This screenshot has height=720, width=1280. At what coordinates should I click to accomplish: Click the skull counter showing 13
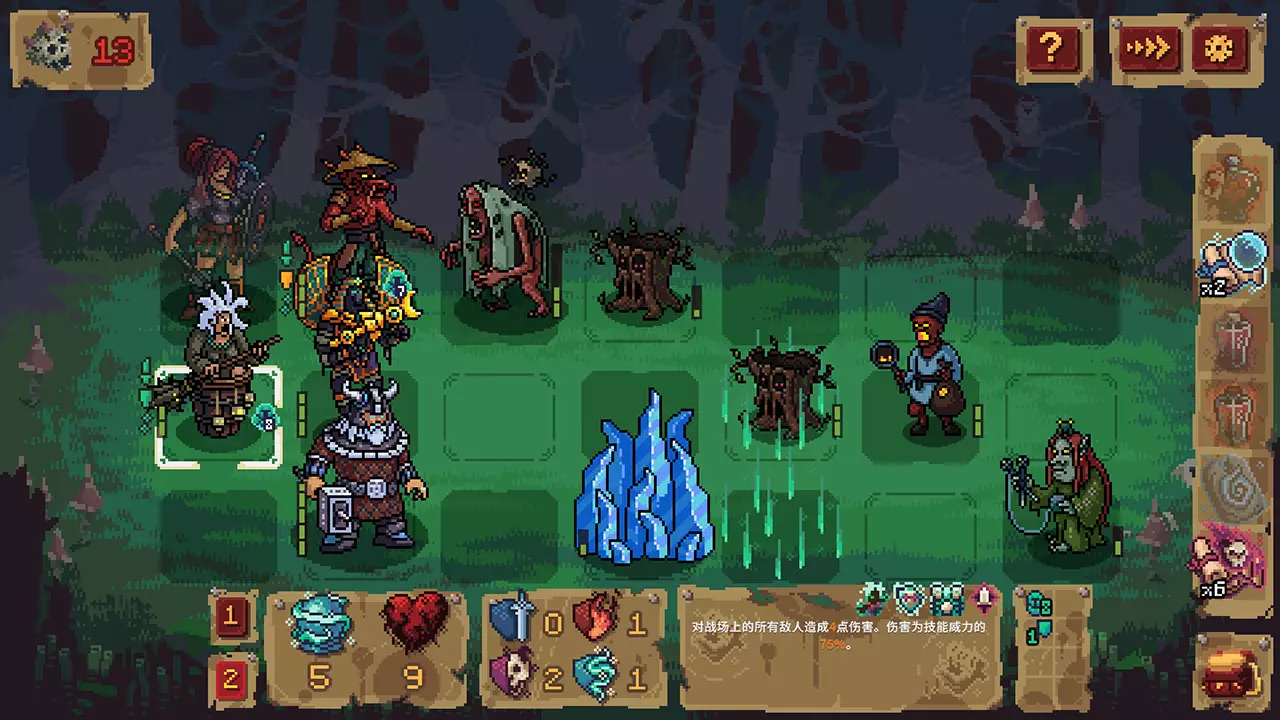[80, 49]
